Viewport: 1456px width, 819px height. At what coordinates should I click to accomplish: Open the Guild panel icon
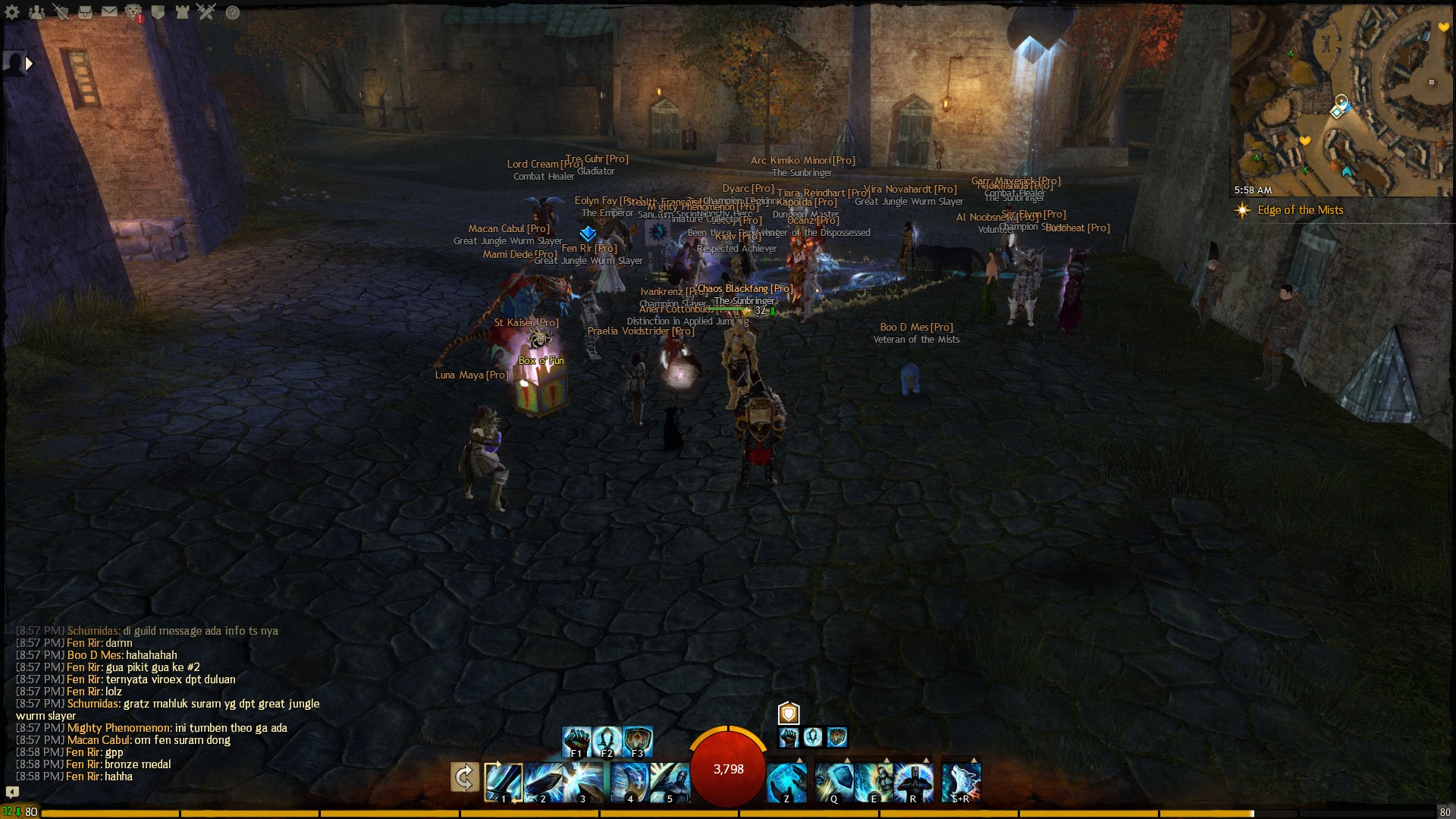pos(158,13)
